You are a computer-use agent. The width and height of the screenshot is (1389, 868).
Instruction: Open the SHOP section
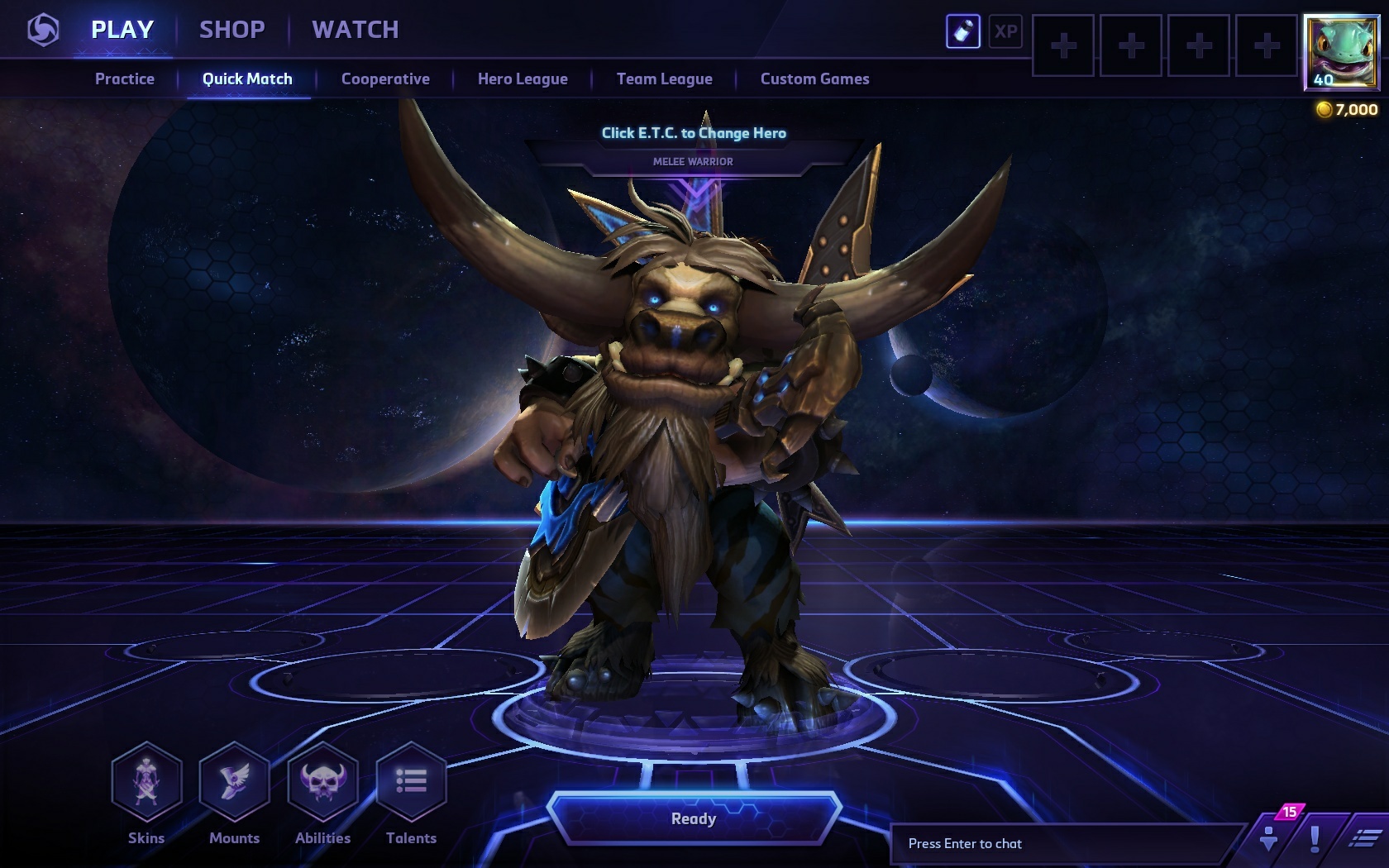tap(232, 30)
